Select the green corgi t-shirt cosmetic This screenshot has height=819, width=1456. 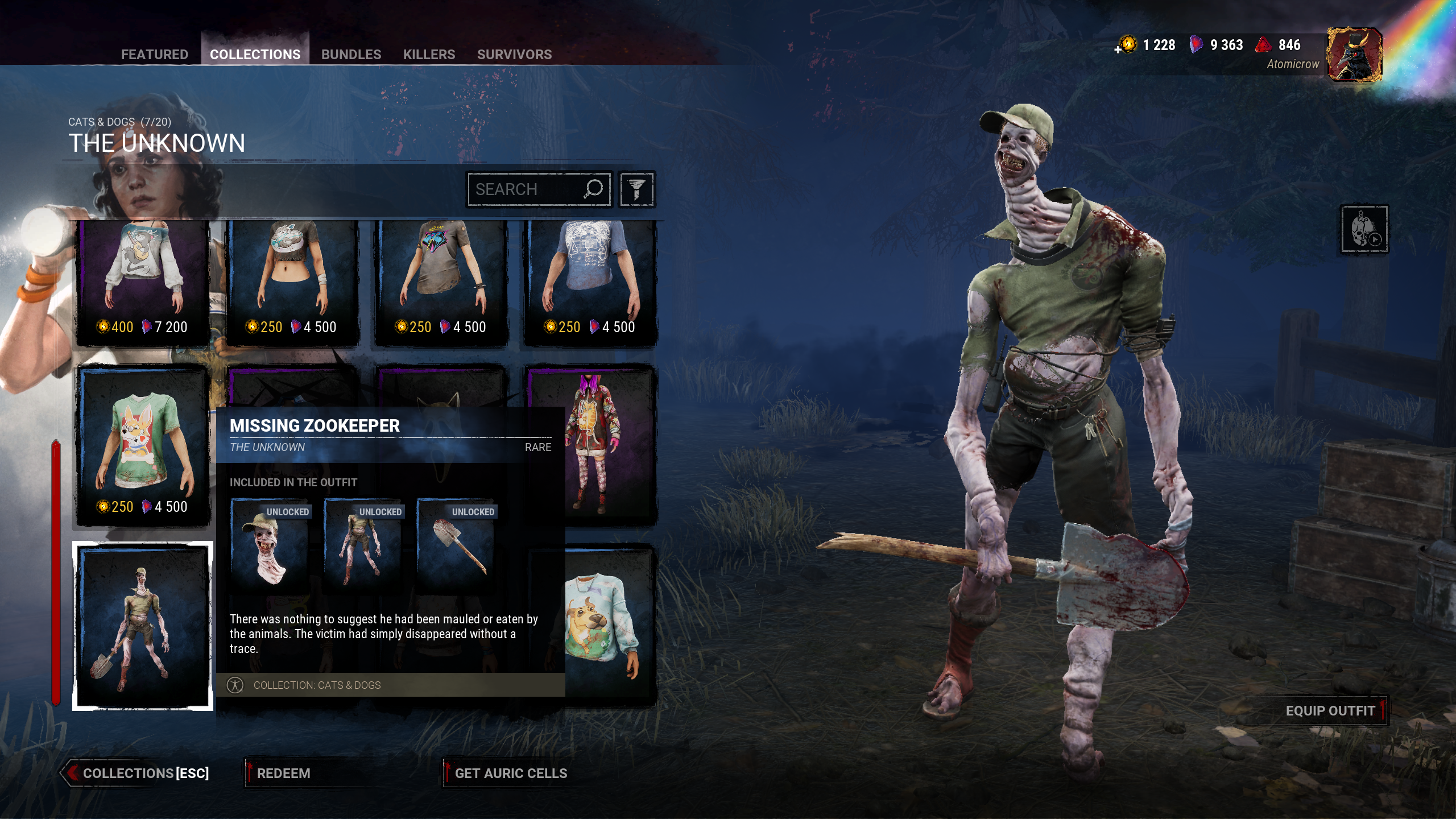click(143, 446)
